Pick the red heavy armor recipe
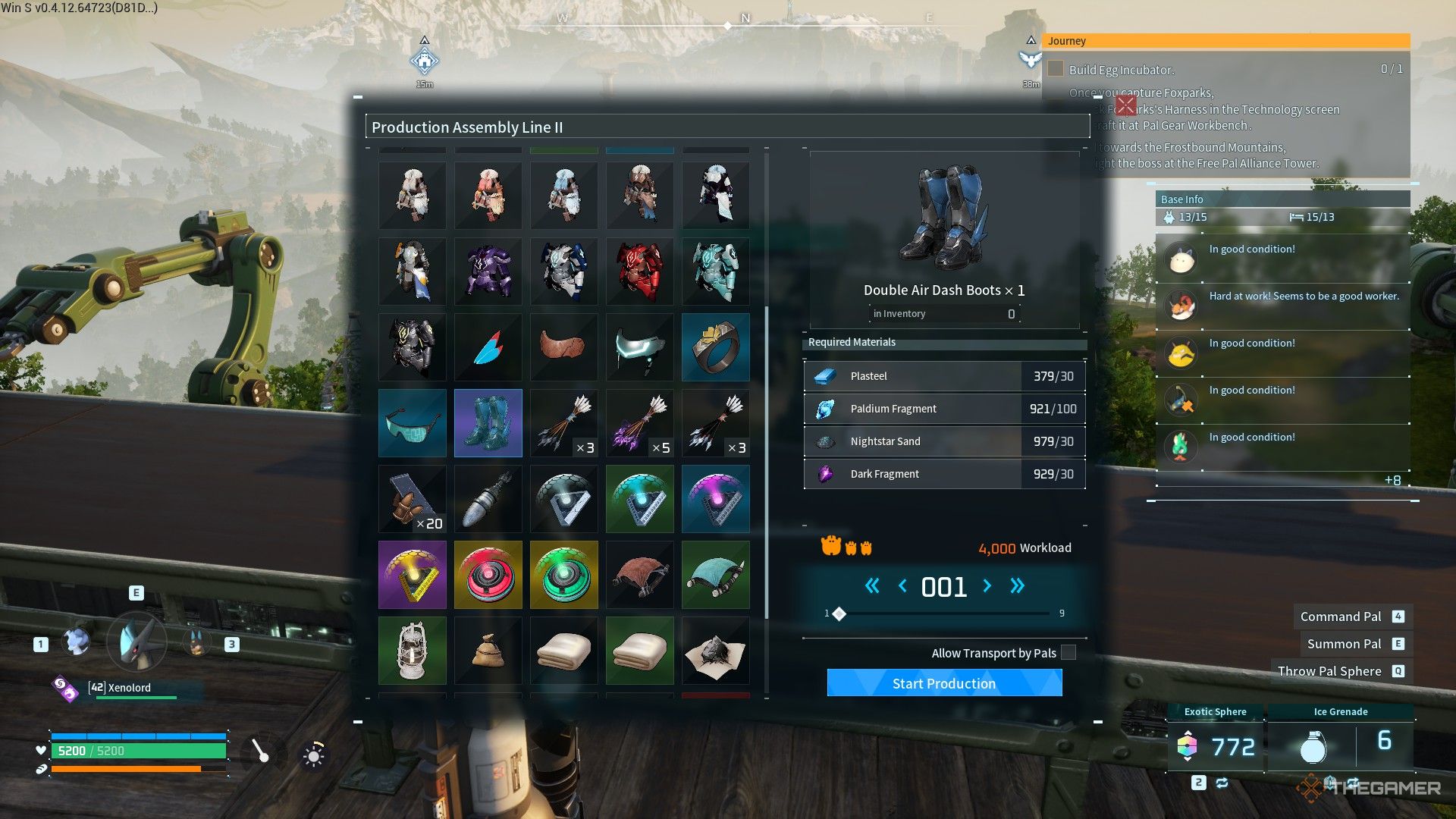1456x819 pixels. pyautogui.click(x=639, y=271)
